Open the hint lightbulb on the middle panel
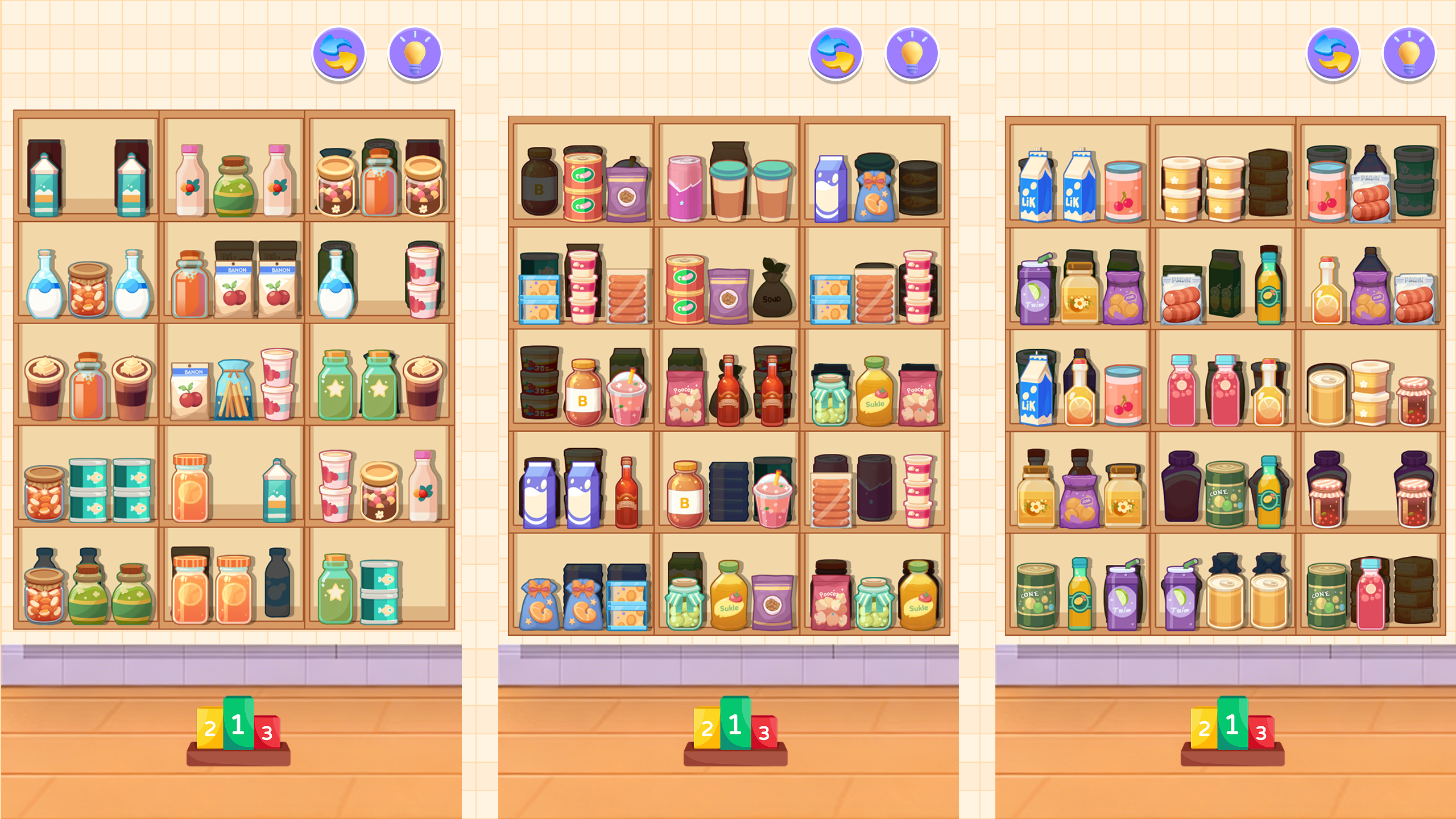Image resolution: width=1456 pixels, height=819 pixels. click(x=908, y=55)
